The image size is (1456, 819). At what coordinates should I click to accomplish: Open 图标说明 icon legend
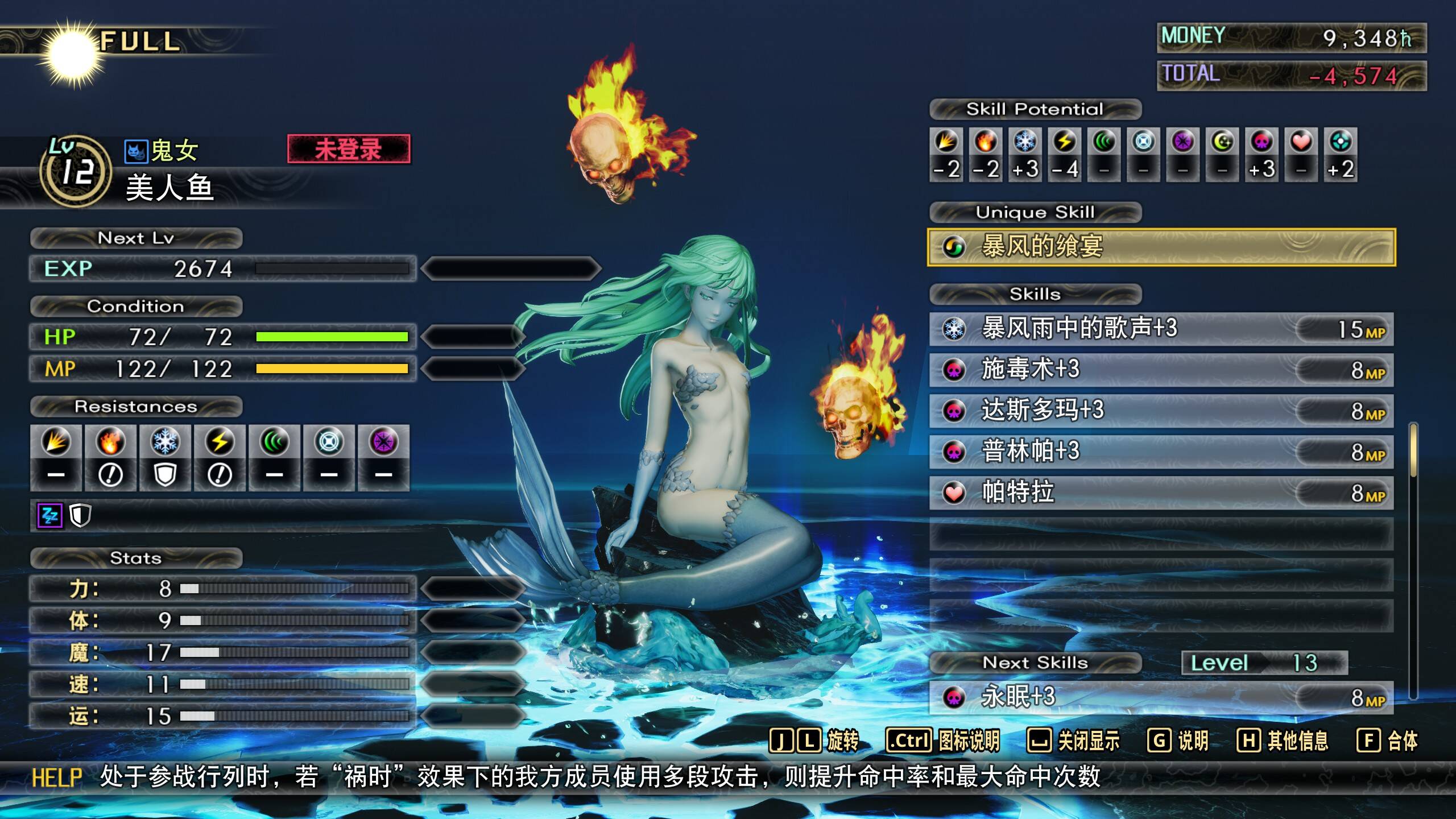pos(942,741)
